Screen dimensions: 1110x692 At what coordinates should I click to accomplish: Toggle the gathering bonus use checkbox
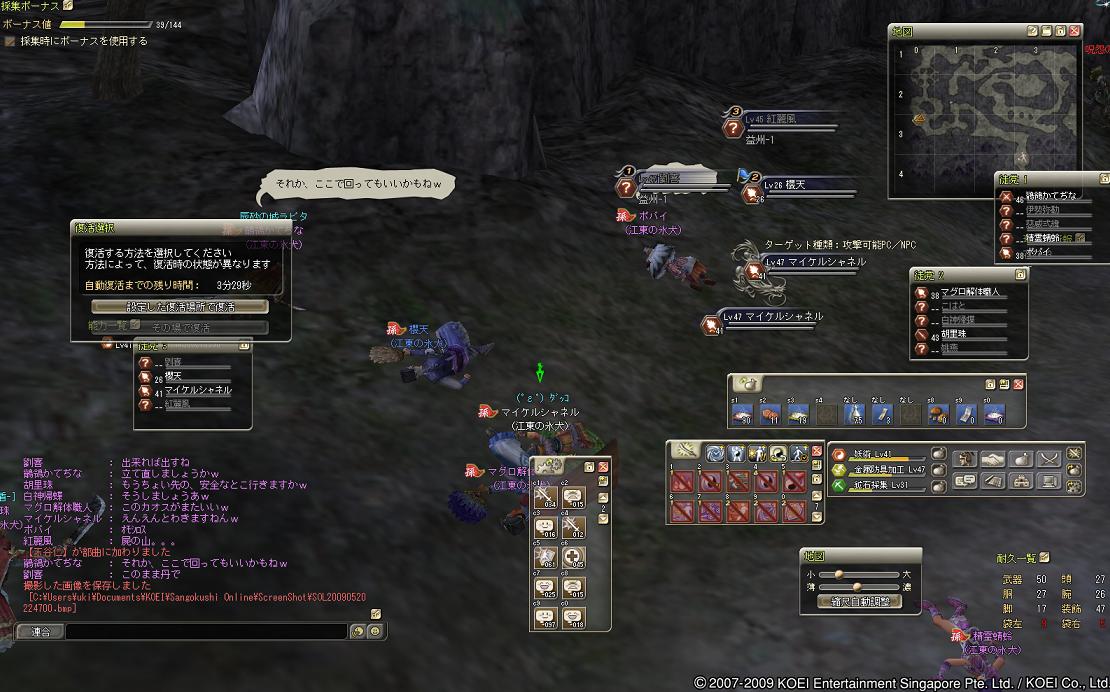[10, 41]
